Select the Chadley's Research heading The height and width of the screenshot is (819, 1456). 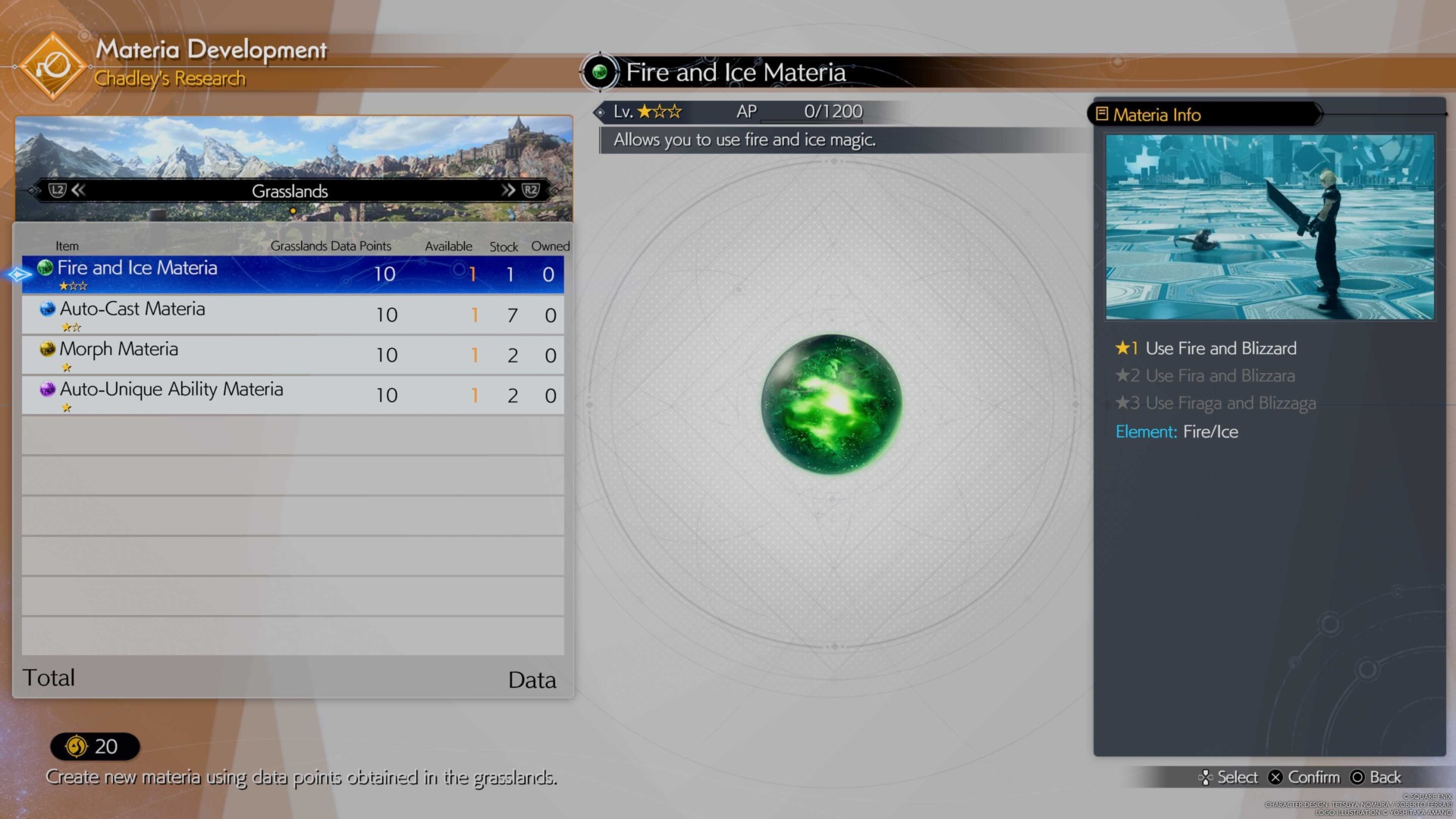coord(169,78)
